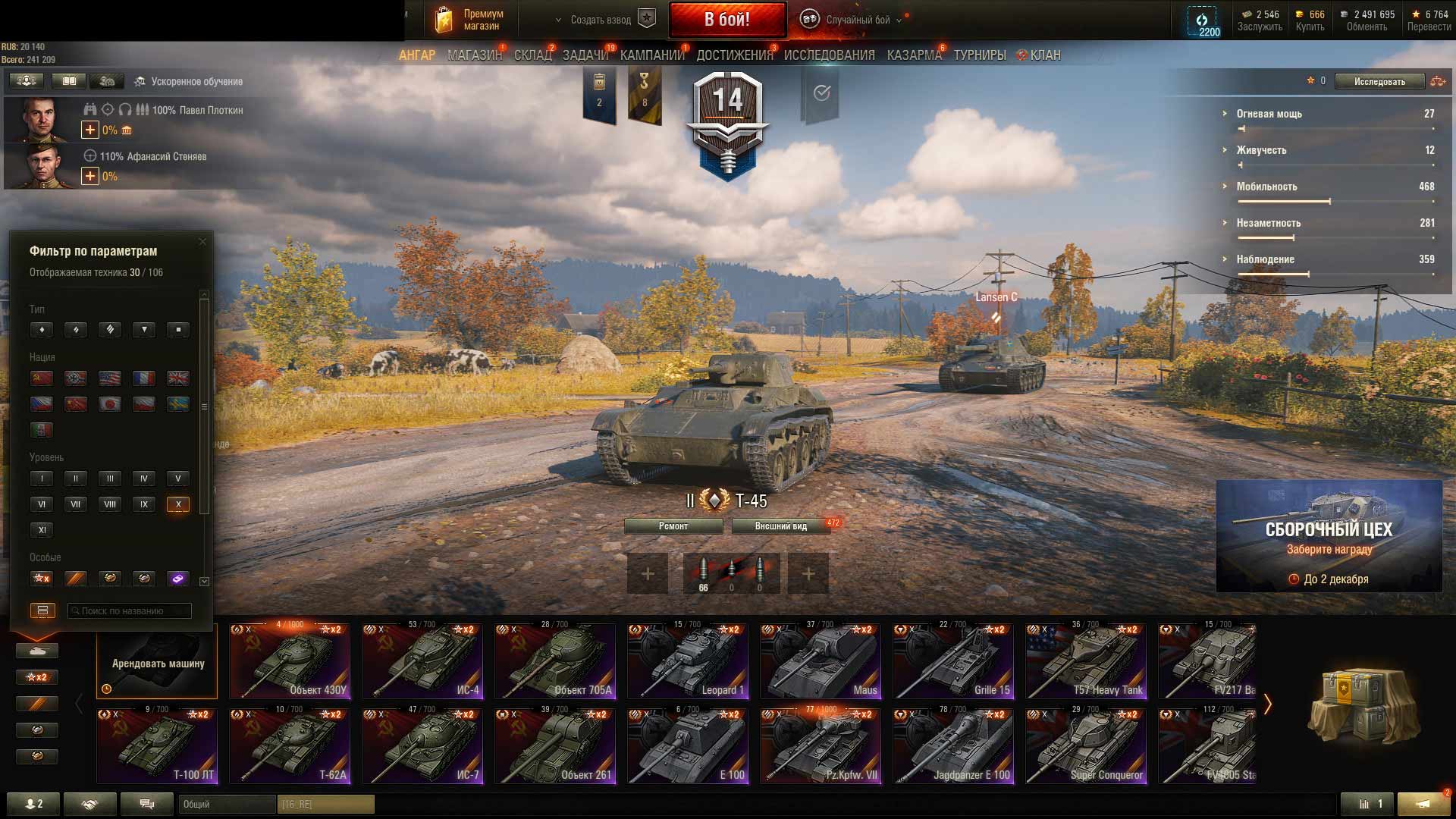Close the filter panel
The width and height of the screenshot is (1456, 819).
[202, 242]
